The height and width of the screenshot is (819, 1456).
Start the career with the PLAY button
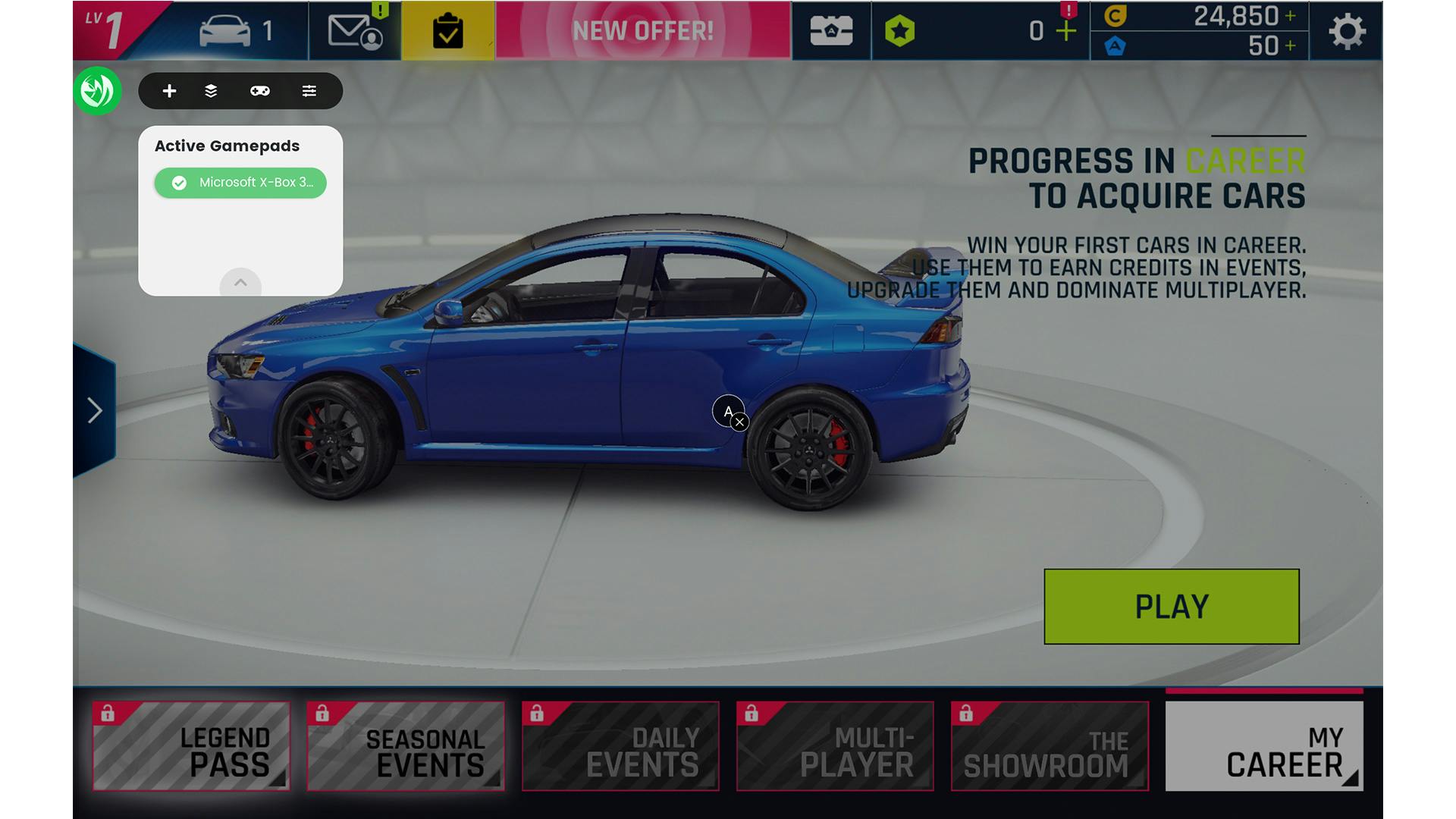coord(1171,607)
